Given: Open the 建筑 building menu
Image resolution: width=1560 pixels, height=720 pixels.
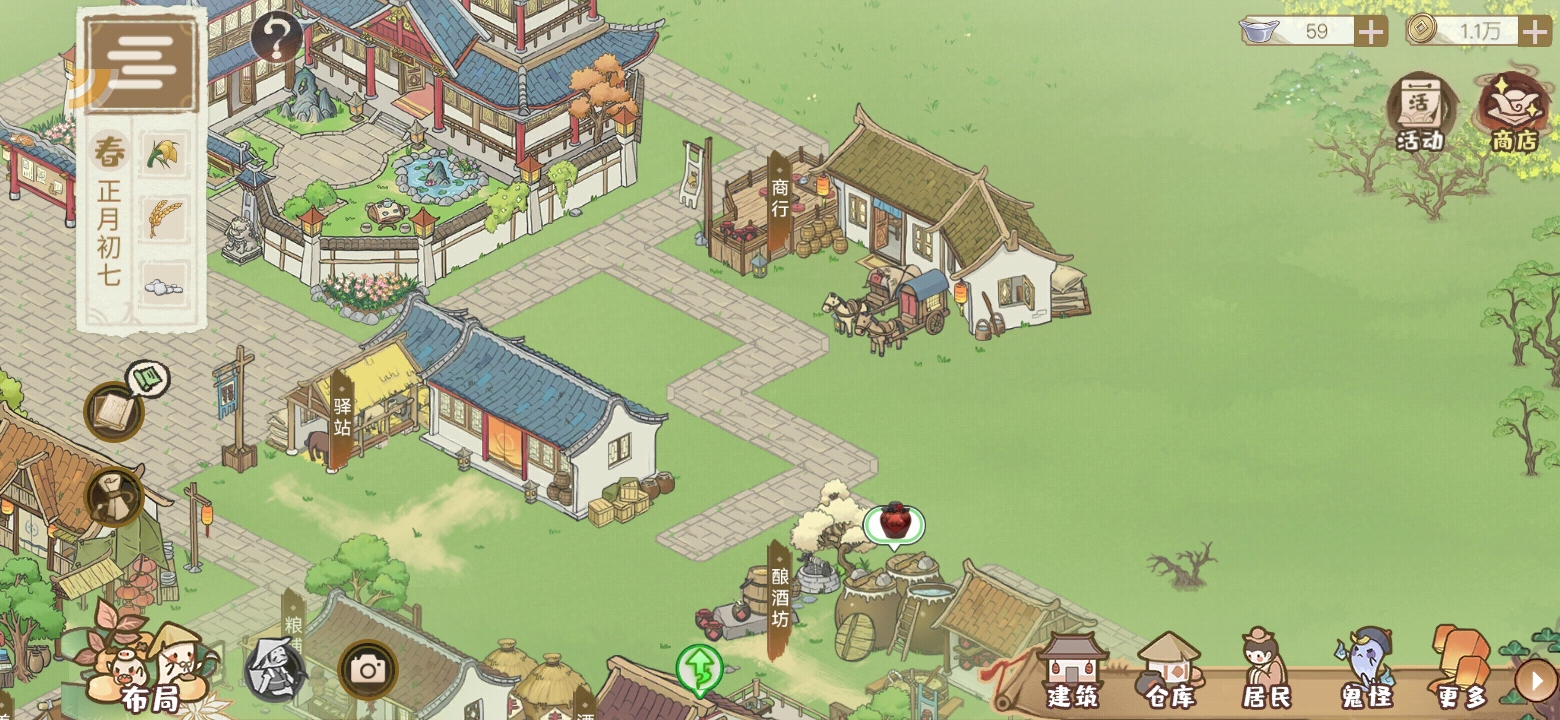Looking at the screenshot, I should click(x=1073, y=672).
